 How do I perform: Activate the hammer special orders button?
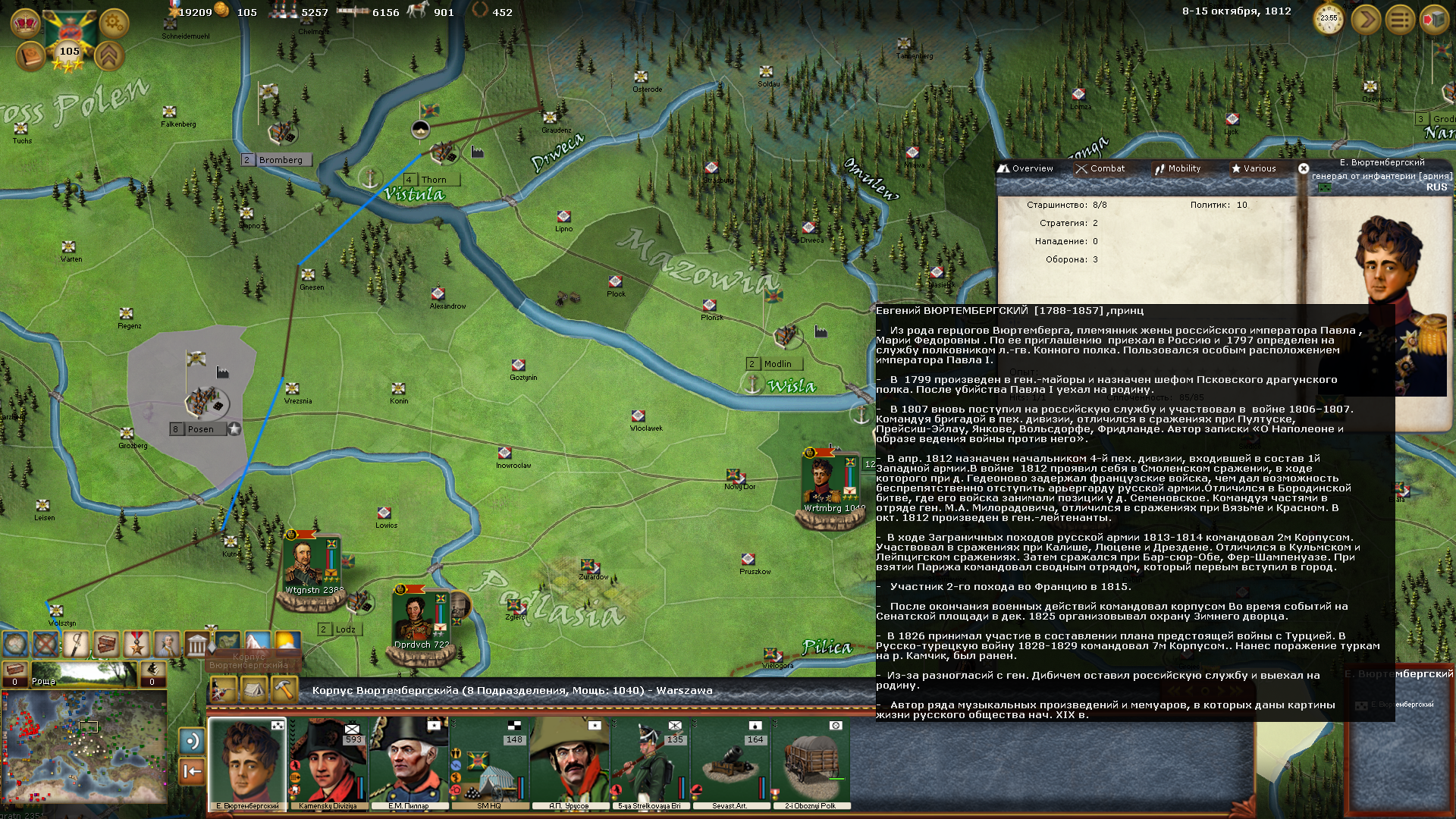coord(284,690)
